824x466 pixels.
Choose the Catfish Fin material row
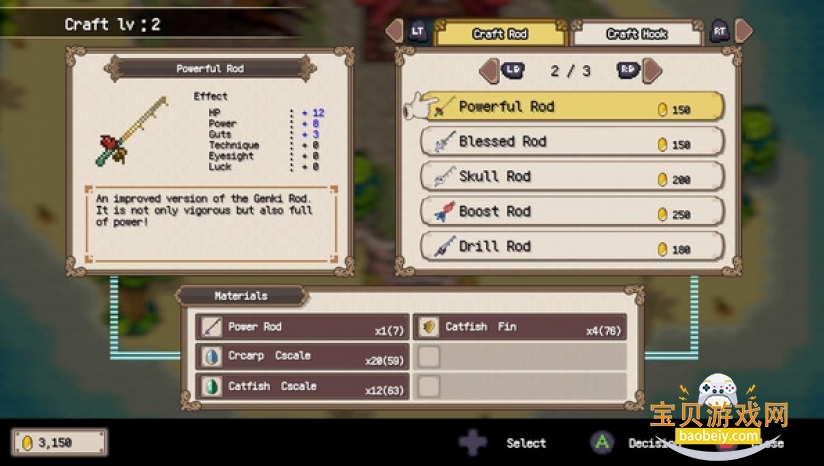coord(520,327)
